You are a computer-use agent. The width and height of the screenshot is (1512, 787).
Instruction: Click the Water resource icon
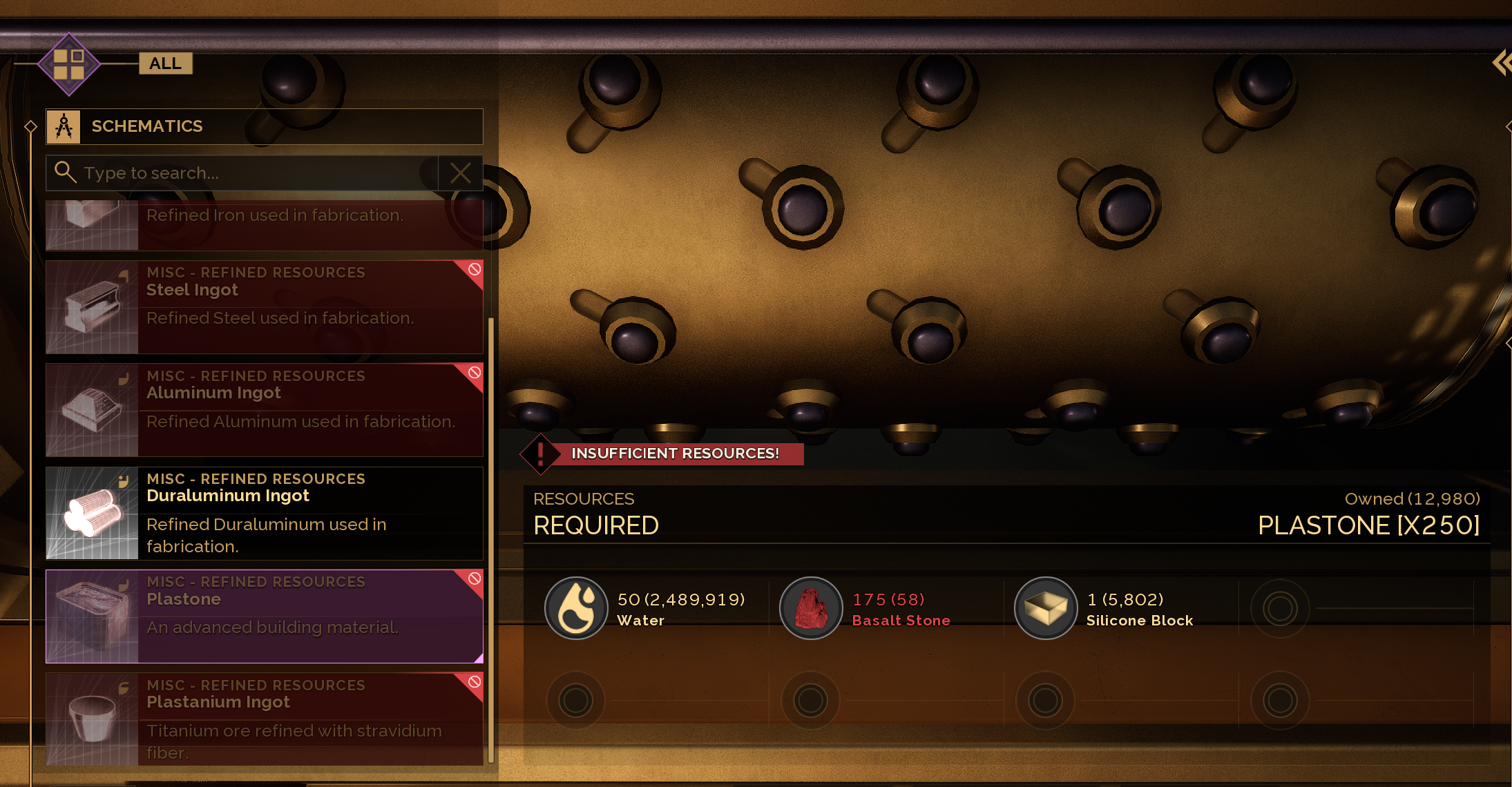[x=576, y=608]
